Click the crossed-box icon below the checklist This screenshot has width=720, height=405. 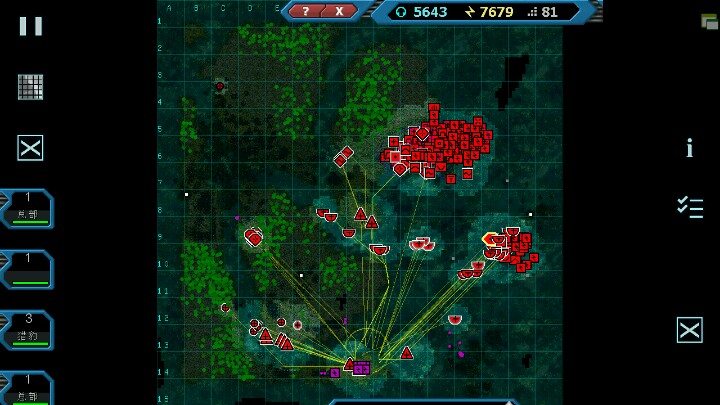(689, 330)
